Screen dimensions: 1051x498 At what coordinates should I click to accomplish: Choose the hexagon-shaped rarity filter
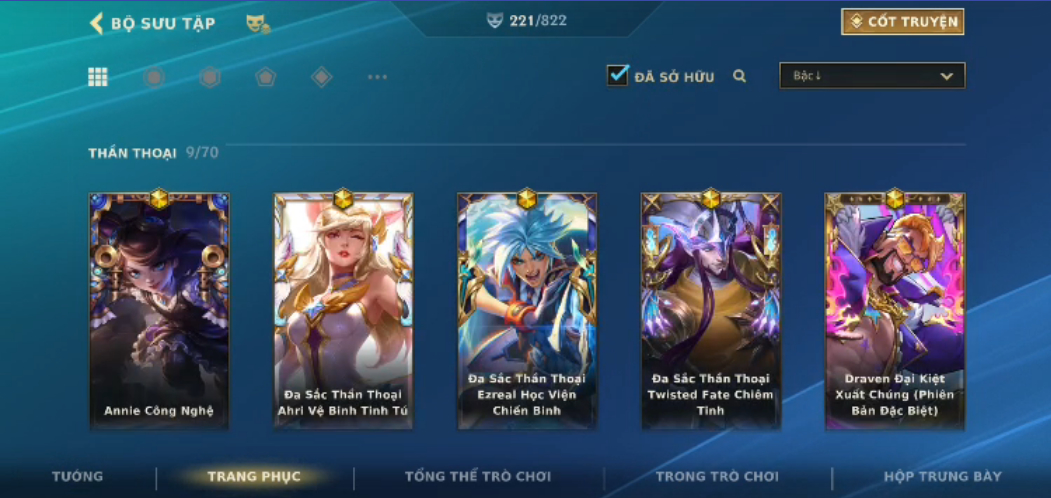[x=209, y=77]
